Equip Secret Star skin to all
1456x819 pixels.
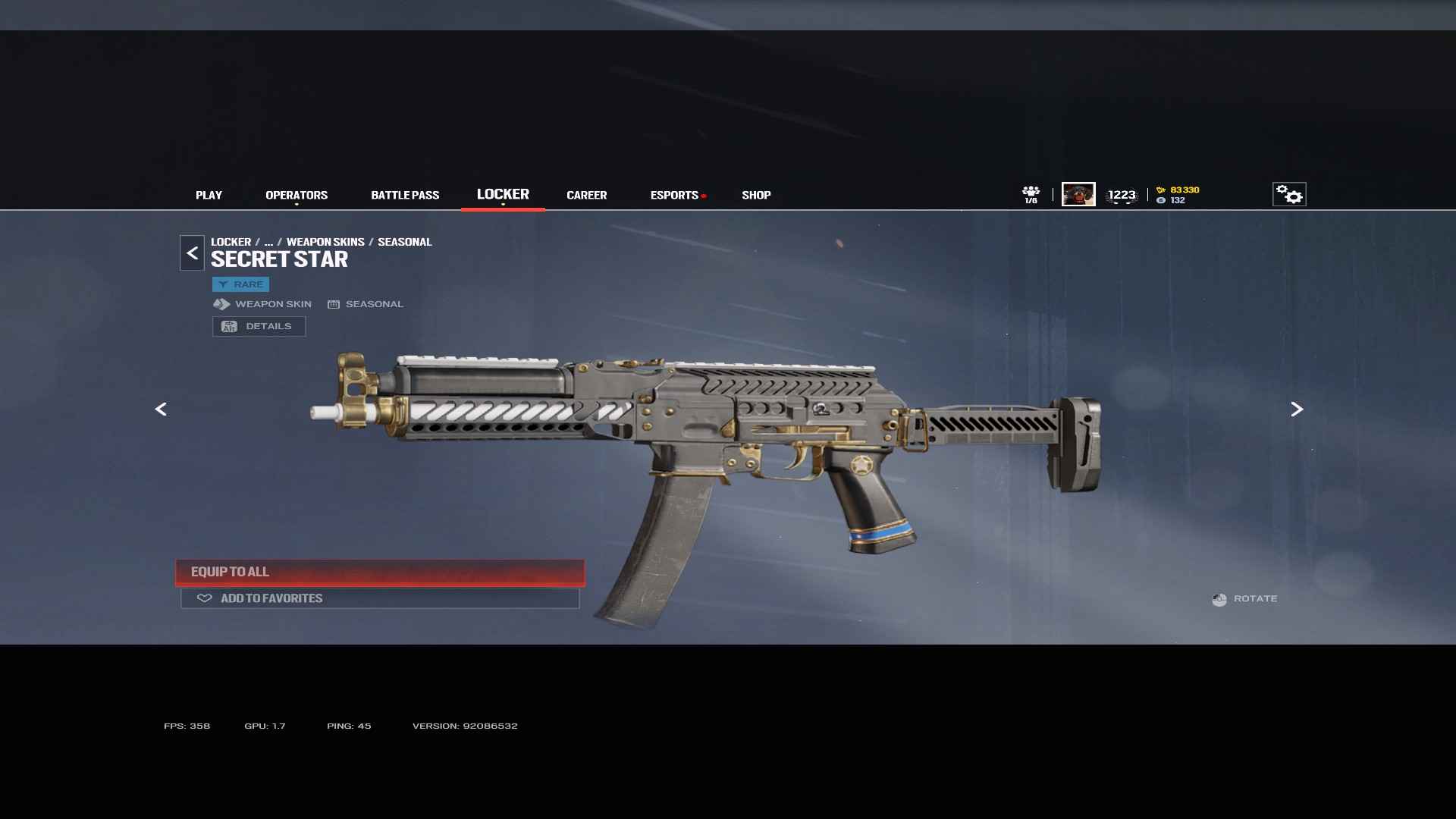(x=379, y=572)
